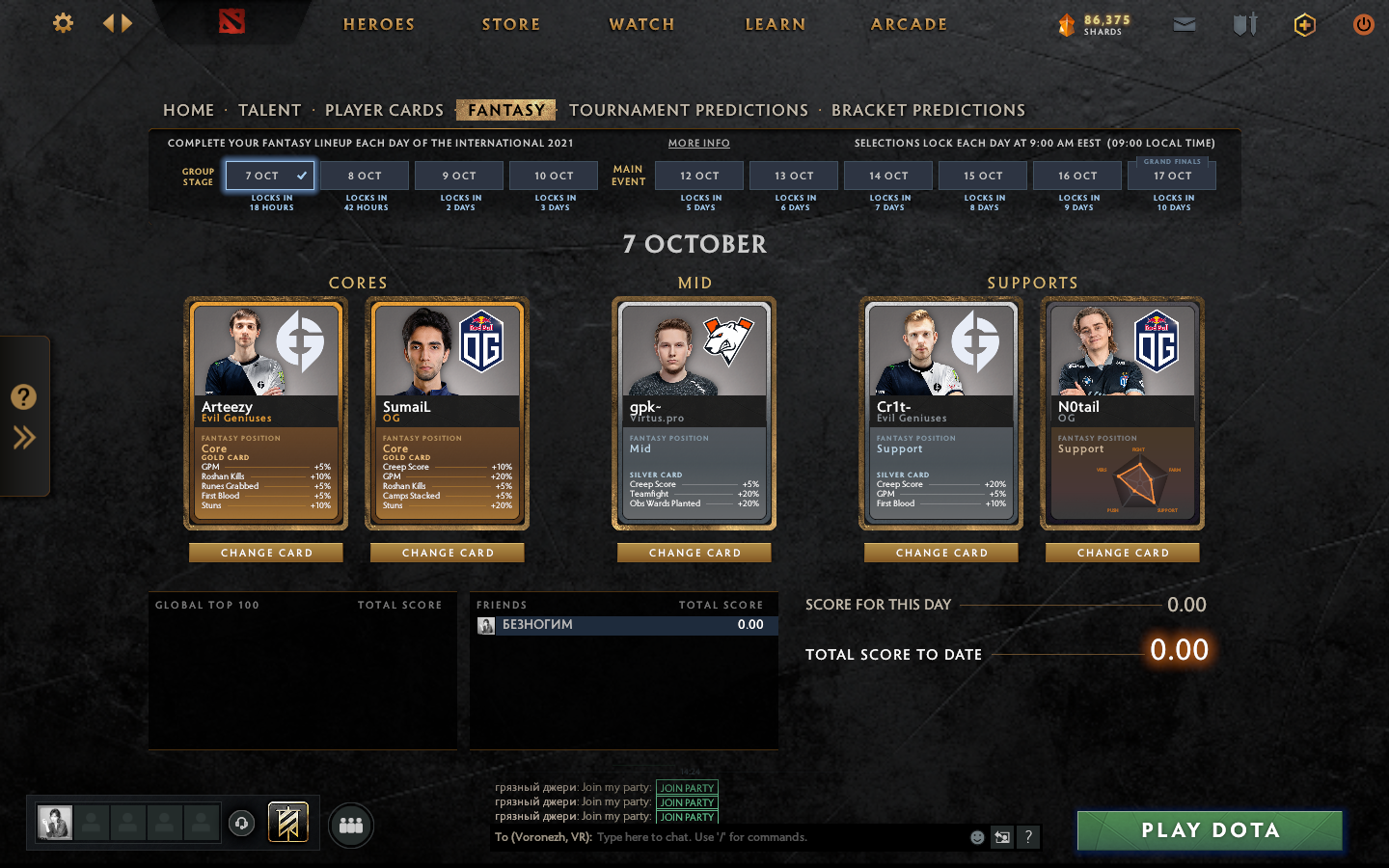Open the Watch section
This screenshot has width=1389, height=868.
tap(641, 24)
